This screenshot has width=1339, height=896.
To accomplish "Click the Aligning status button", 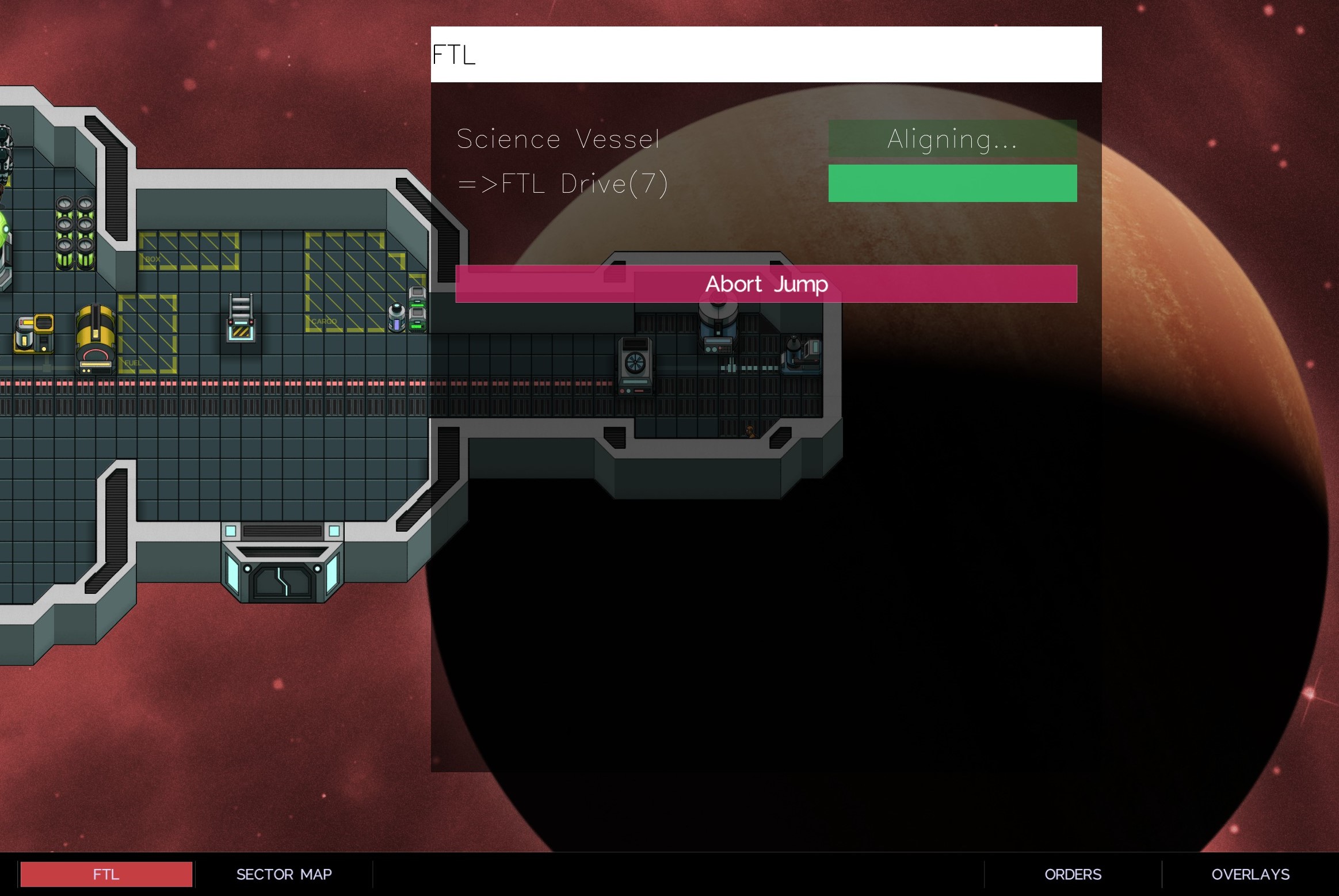I will point(952,139).
